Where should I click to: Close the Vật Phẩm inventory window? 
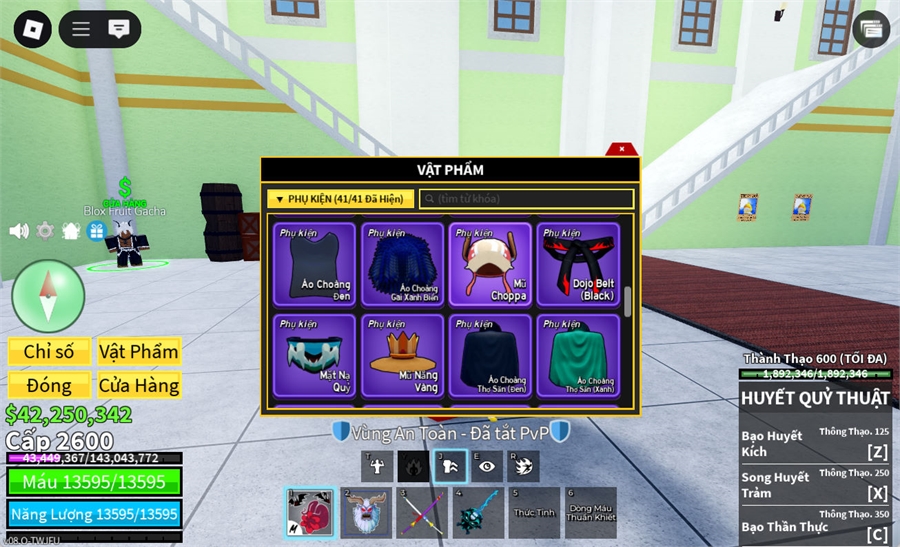(622, 149)
